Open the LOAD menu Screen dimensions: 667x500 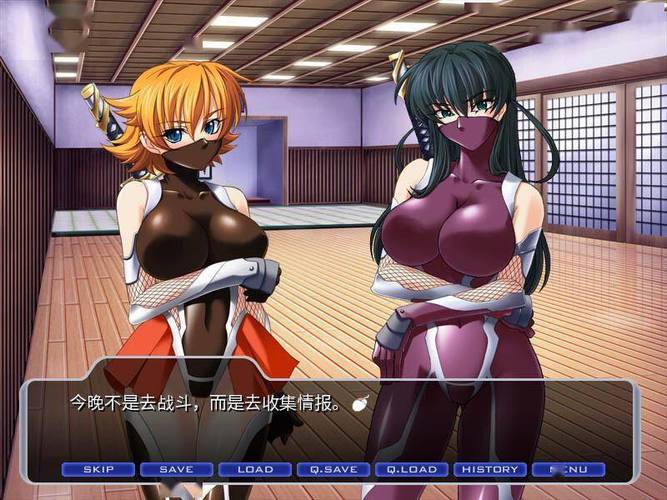[254, 469]
